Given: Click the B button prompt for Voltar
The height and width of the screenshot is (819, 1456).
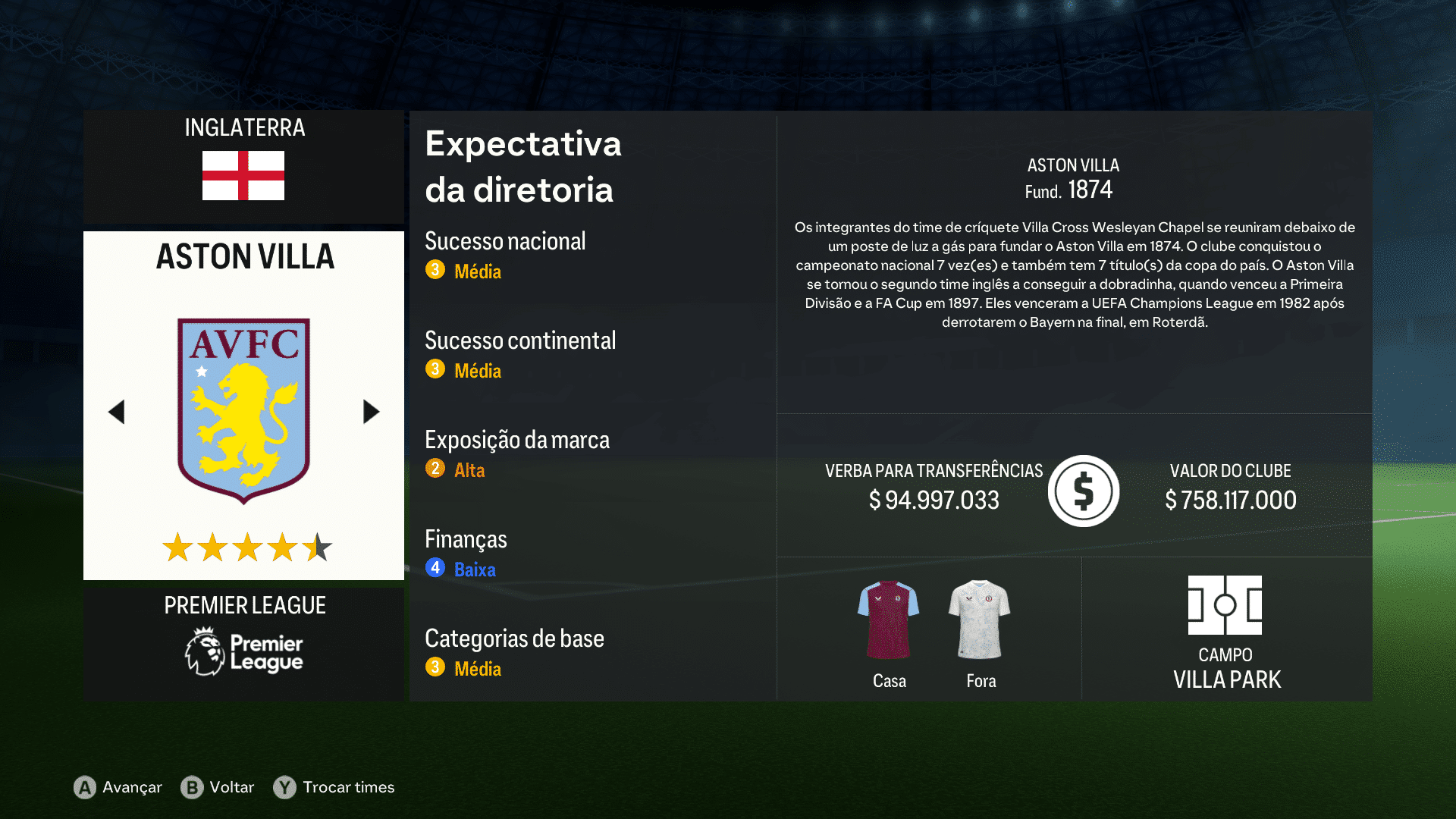Looking at the screenshot, I should coord(193,787).
